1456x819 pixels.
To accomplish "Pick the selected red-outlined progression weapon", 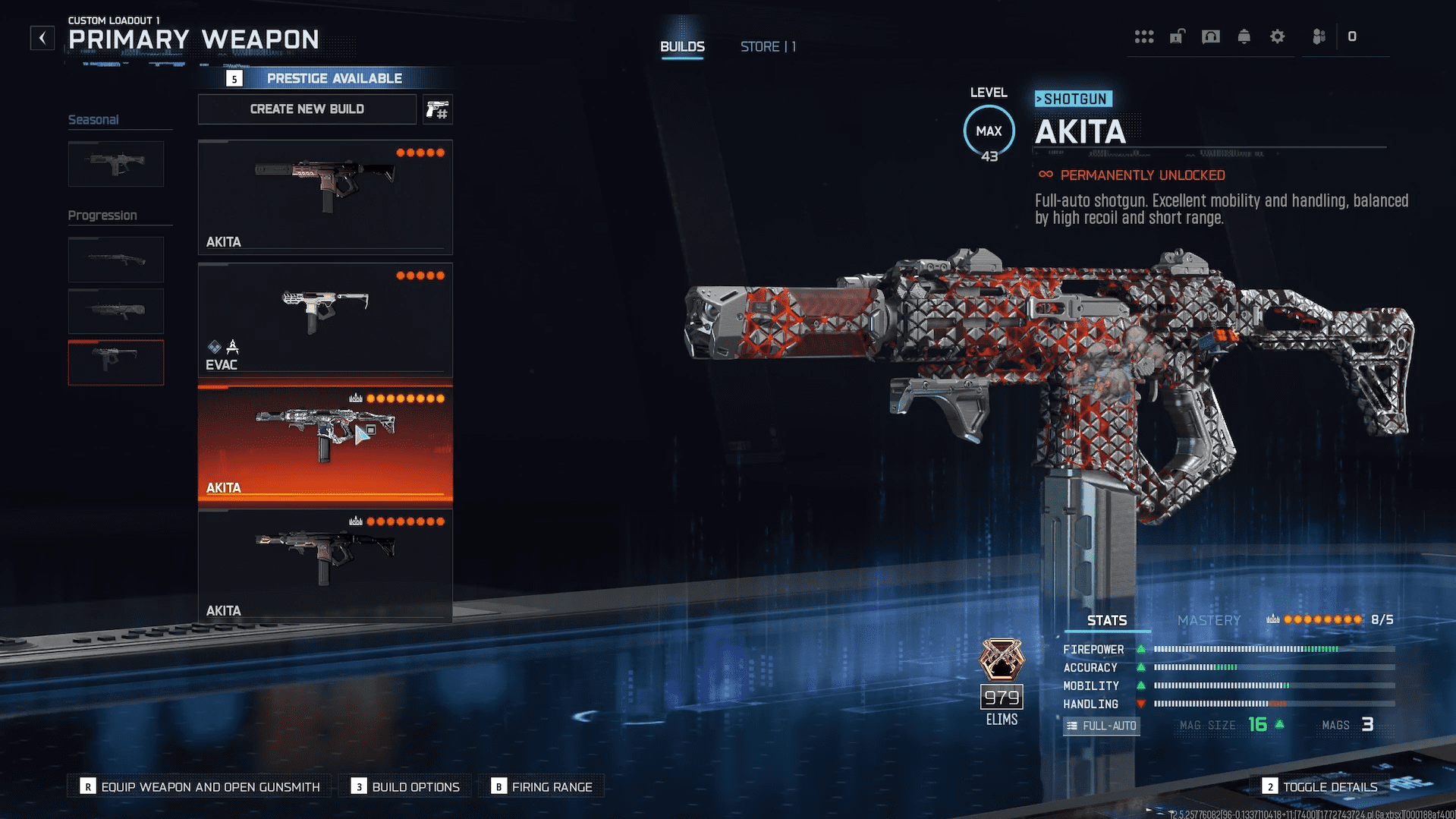I will pos(116,362).
